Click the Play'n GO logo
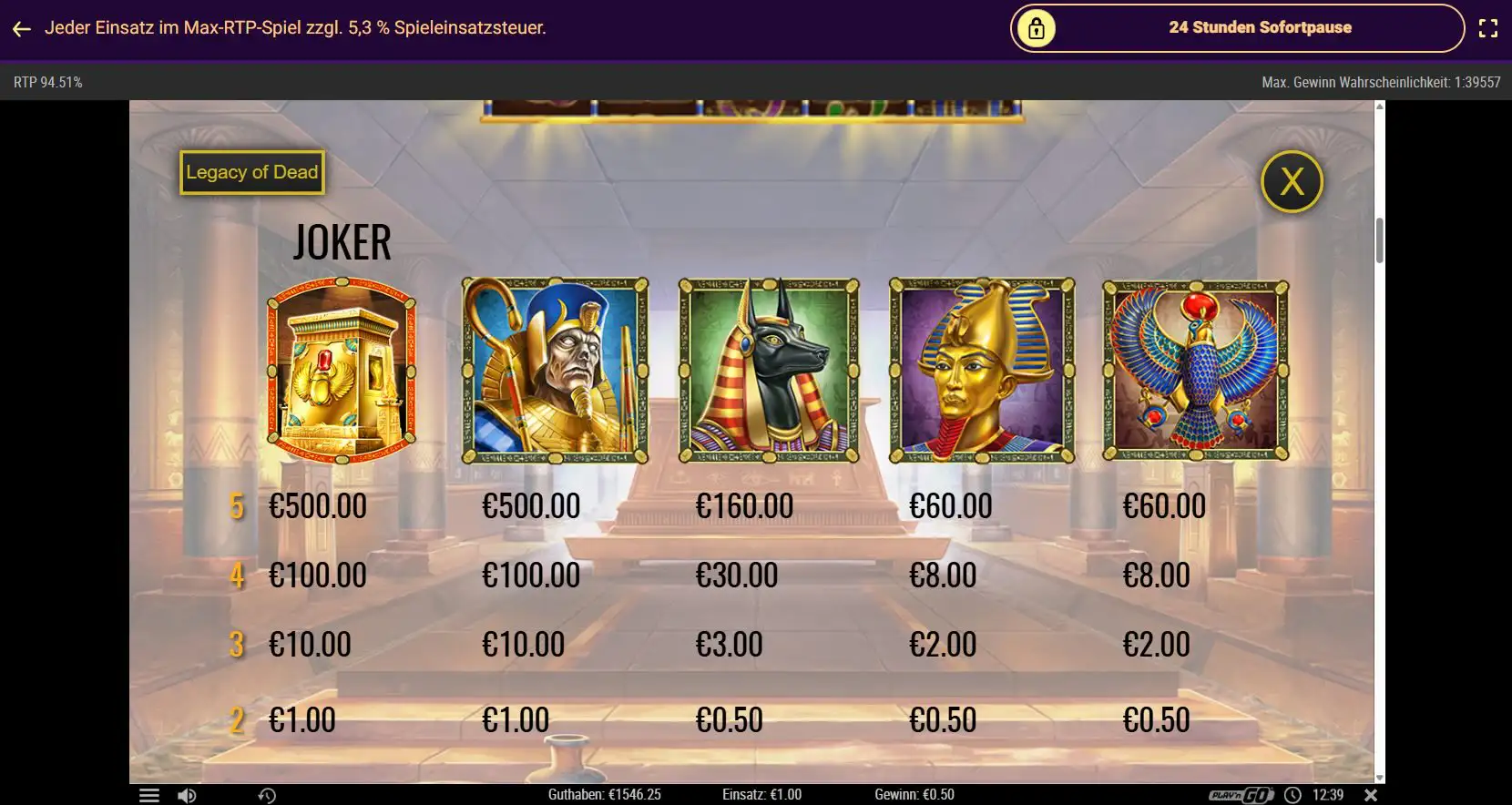The image size is (1512, 805). pyautogui.click(x=1241, y=795)
